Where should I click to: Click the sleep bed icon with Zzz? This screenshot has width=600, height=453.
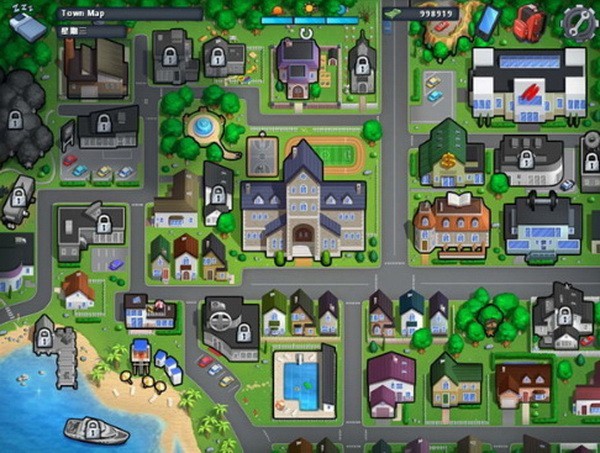tap(26, 22)
